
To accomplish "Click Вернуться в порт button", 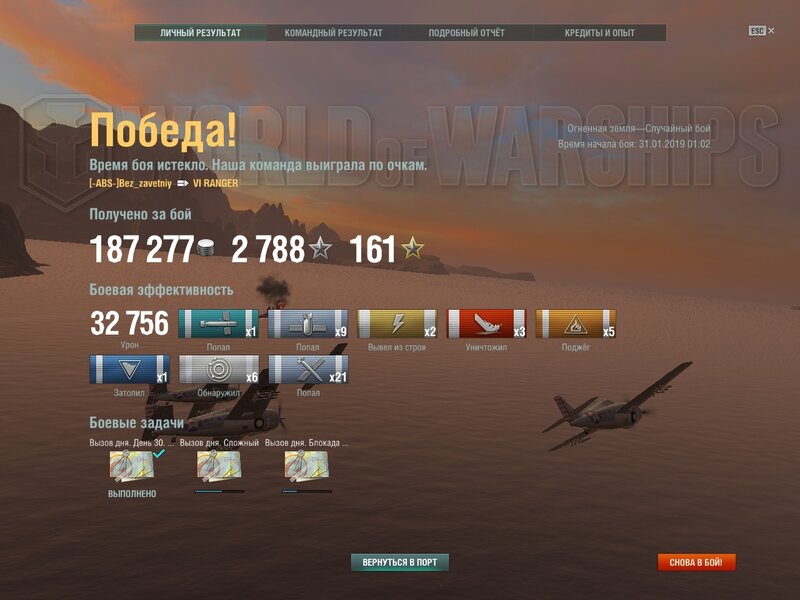I will (400, 562).
